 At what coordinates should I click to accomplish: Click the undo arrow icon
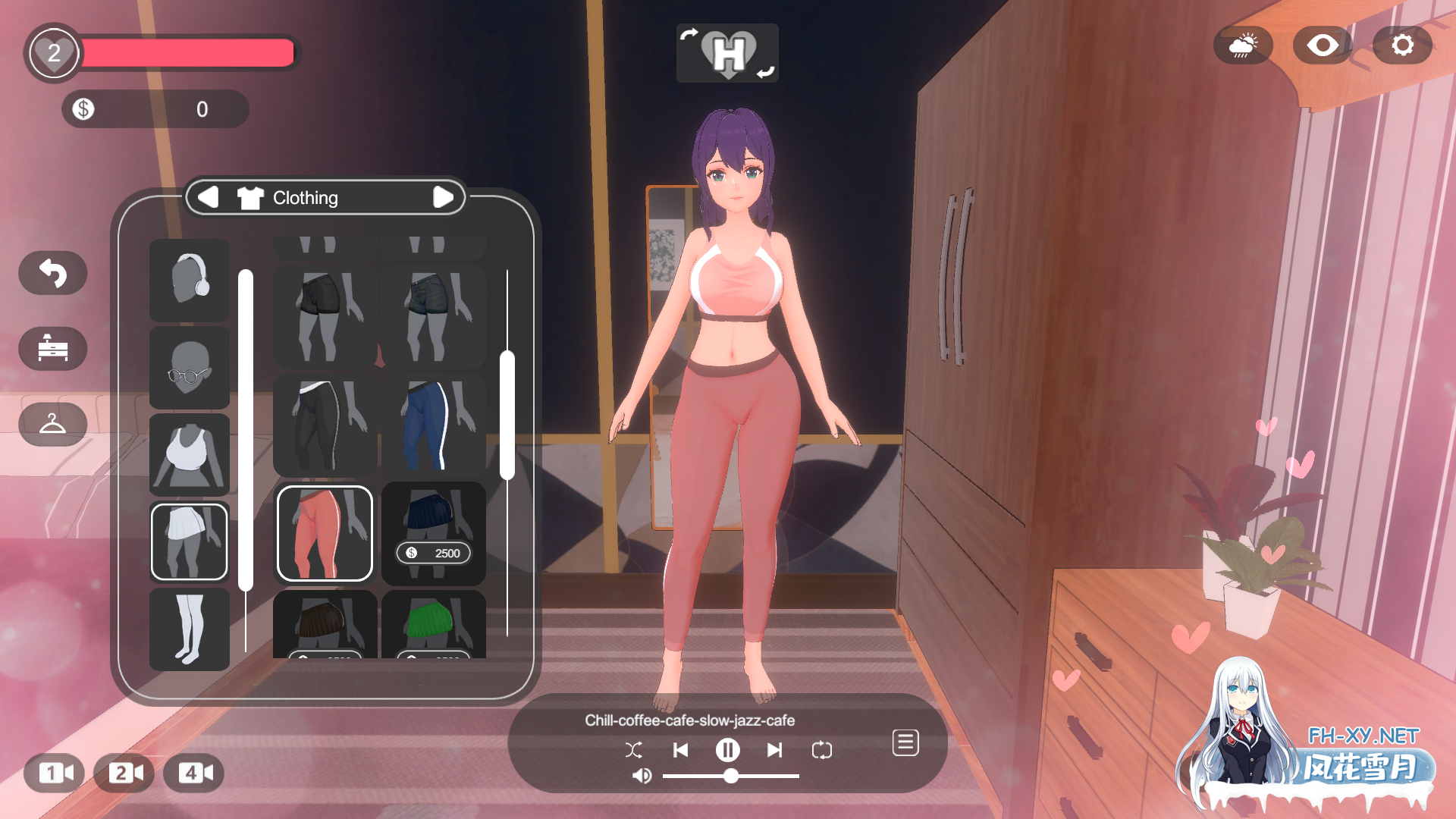pyautogui.click(x=52, y=273)
